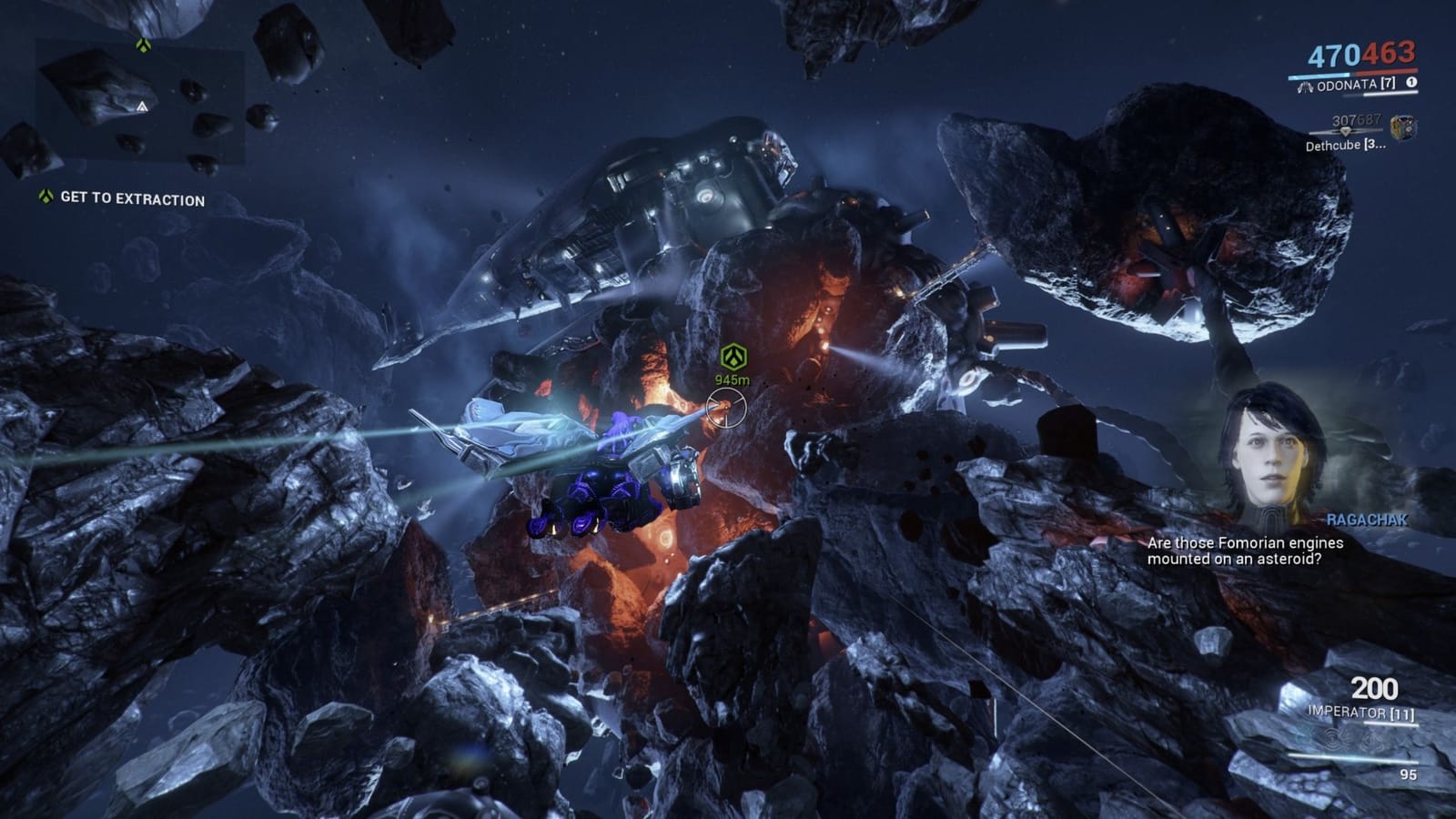This screenshot has width=1456, height=819.
Task: Click the player arrow on the minimap
Action: point(142,106)
